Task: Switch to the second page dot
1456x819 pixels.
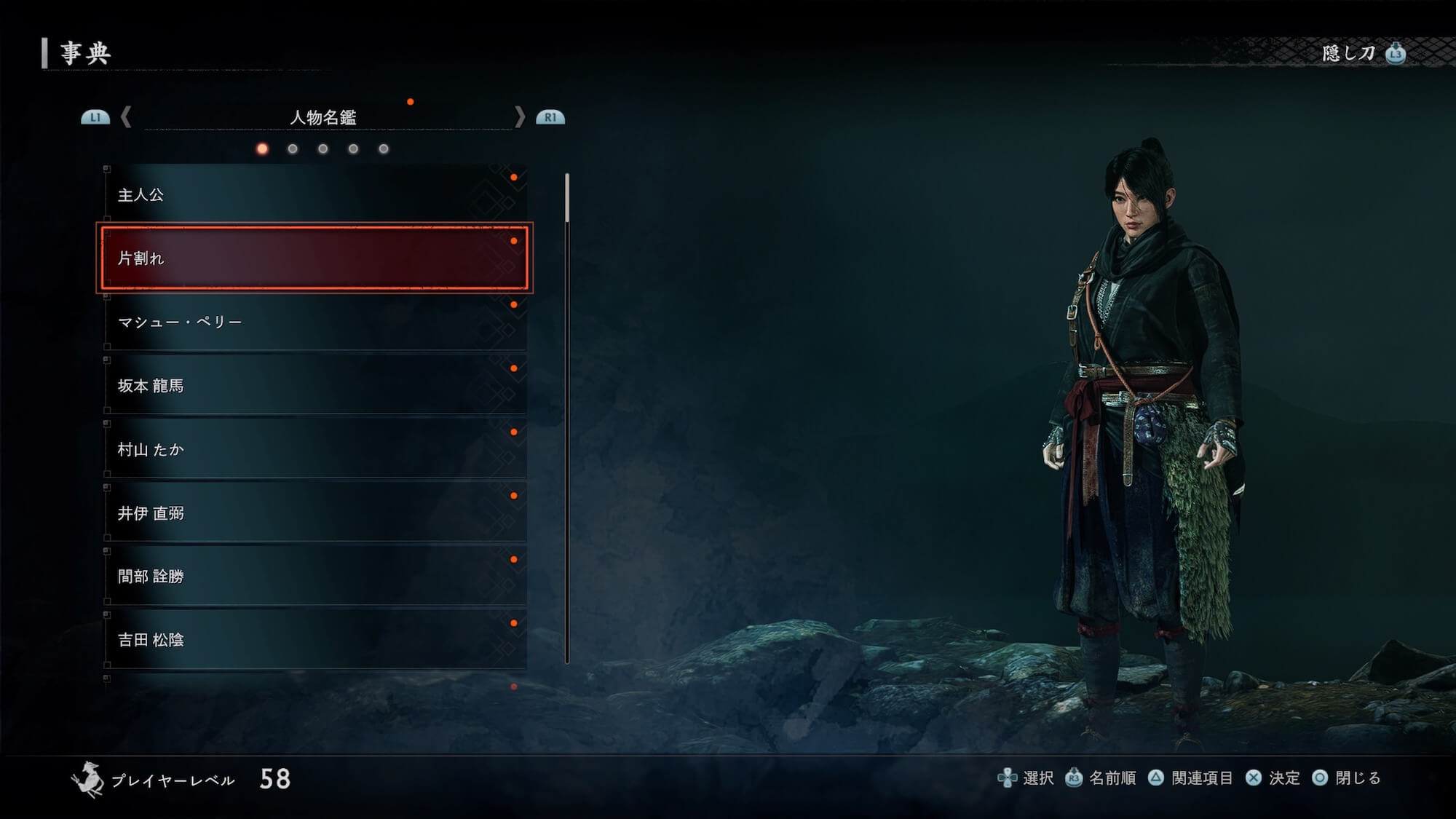Action: point(293,149)
